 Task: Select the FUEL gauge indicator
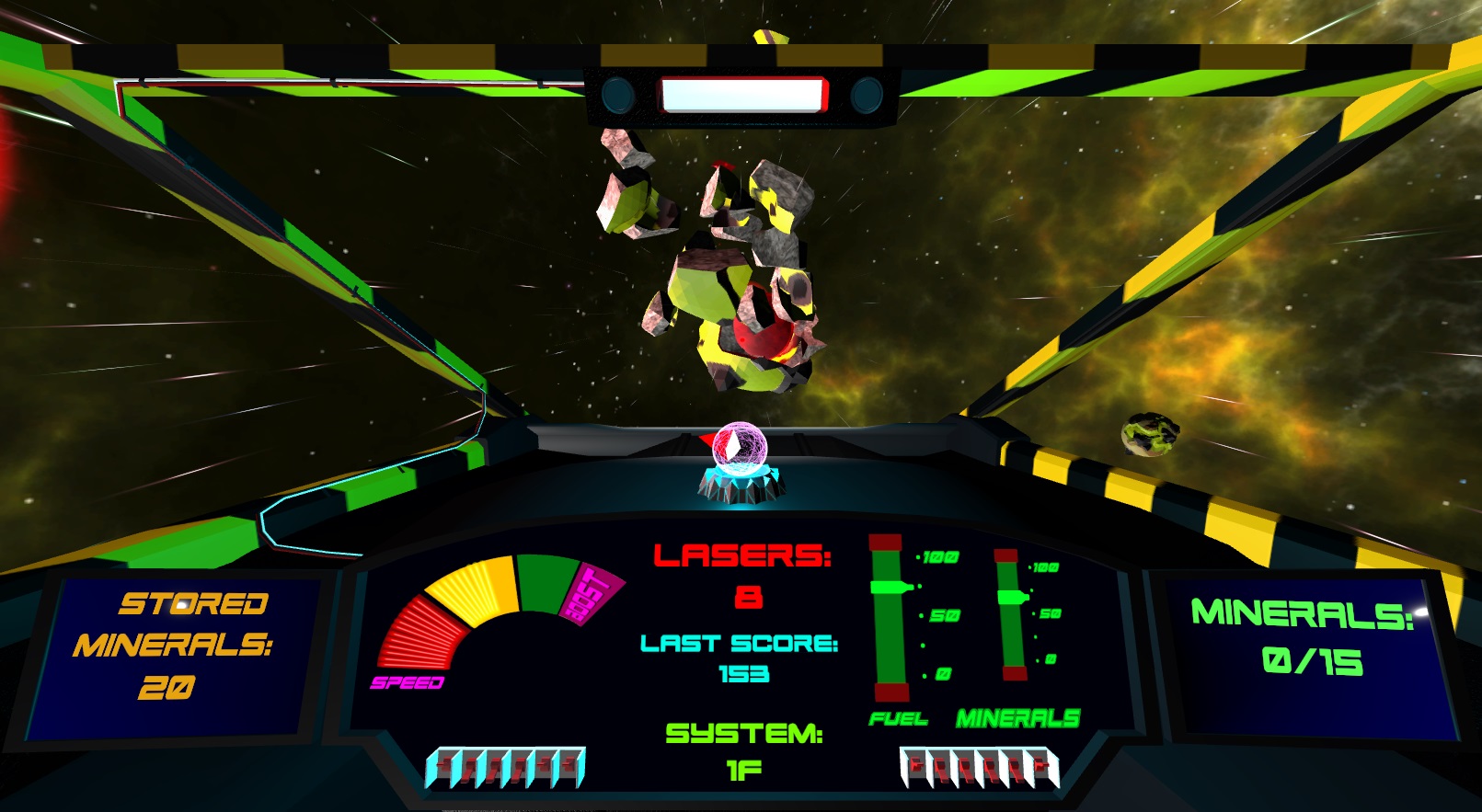pos(890,616)
